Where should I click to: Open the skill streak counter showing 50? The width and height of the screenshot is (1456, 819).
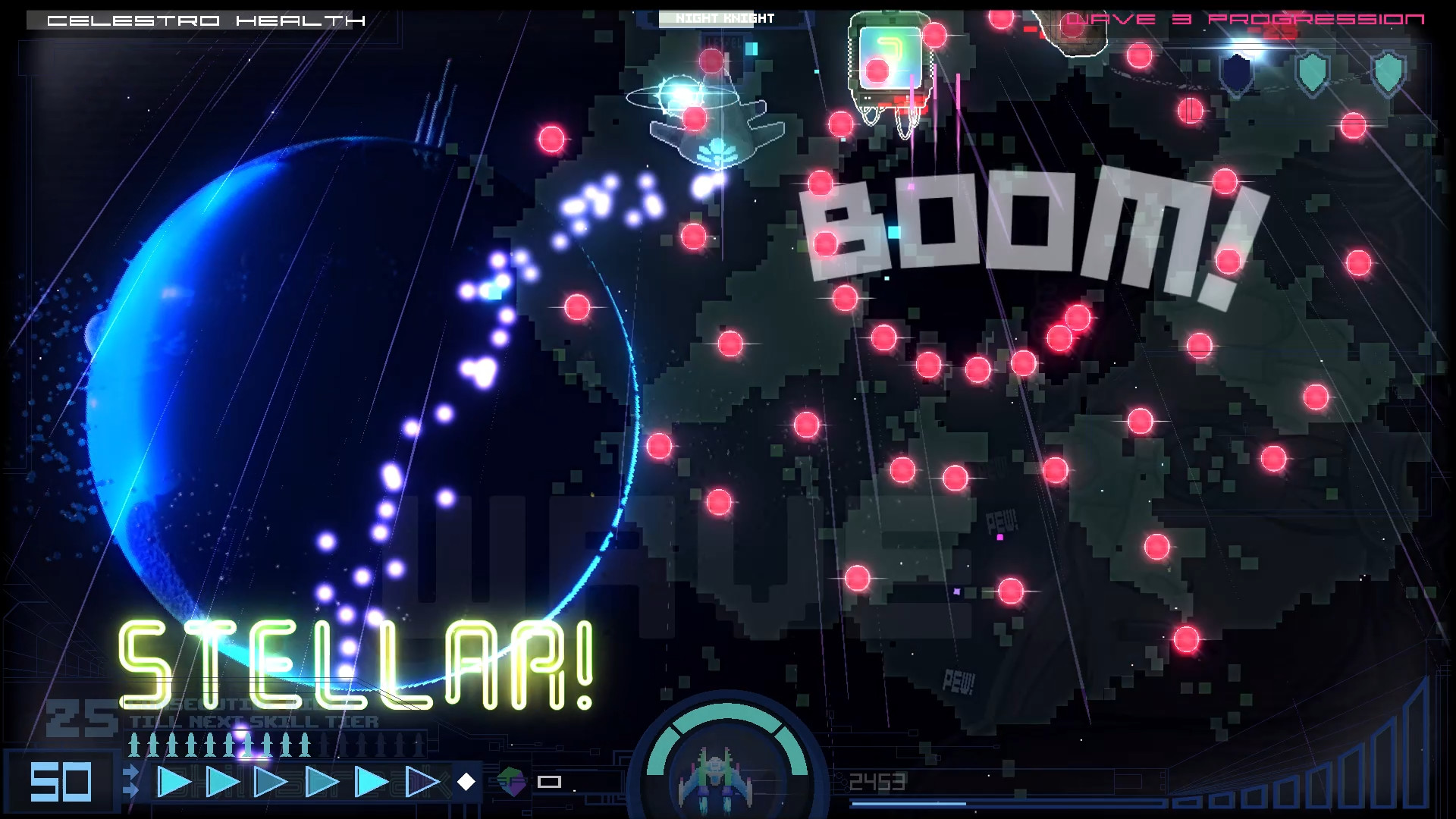click(x=60, y=781)
